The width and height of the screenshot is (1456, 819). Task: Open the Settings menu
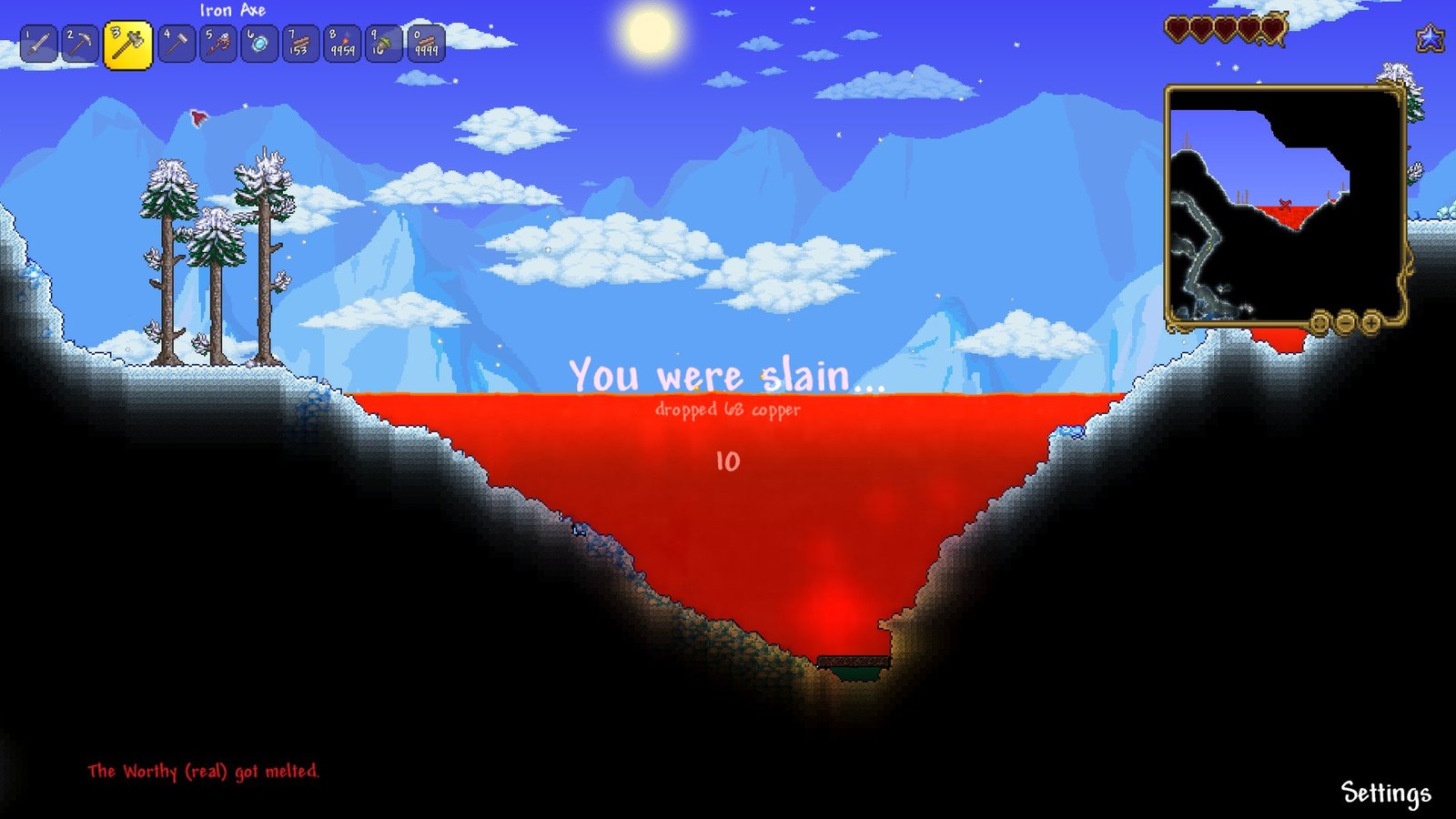(x=1385, y=793)
